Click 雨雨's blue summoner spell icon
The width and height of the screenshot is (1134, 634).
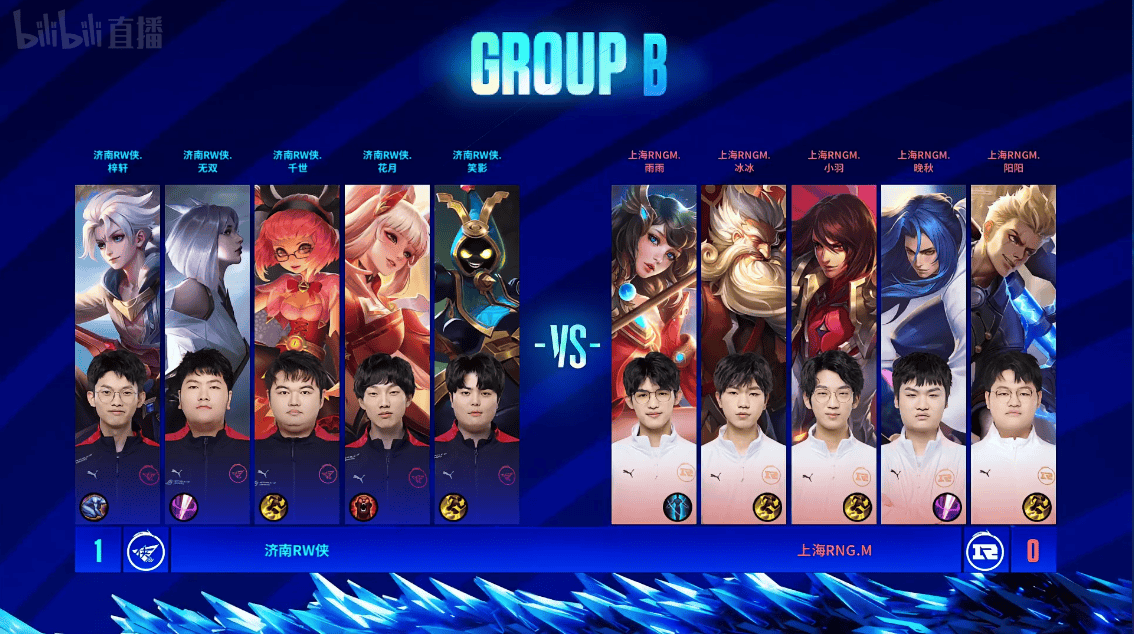(x=678, y=507)
